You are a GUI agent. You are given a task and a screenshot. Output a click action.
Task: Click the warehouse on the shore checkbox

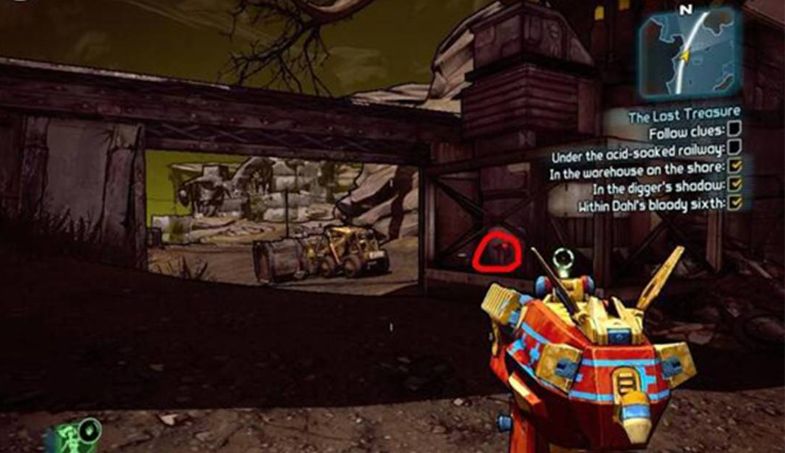point(735,169)
